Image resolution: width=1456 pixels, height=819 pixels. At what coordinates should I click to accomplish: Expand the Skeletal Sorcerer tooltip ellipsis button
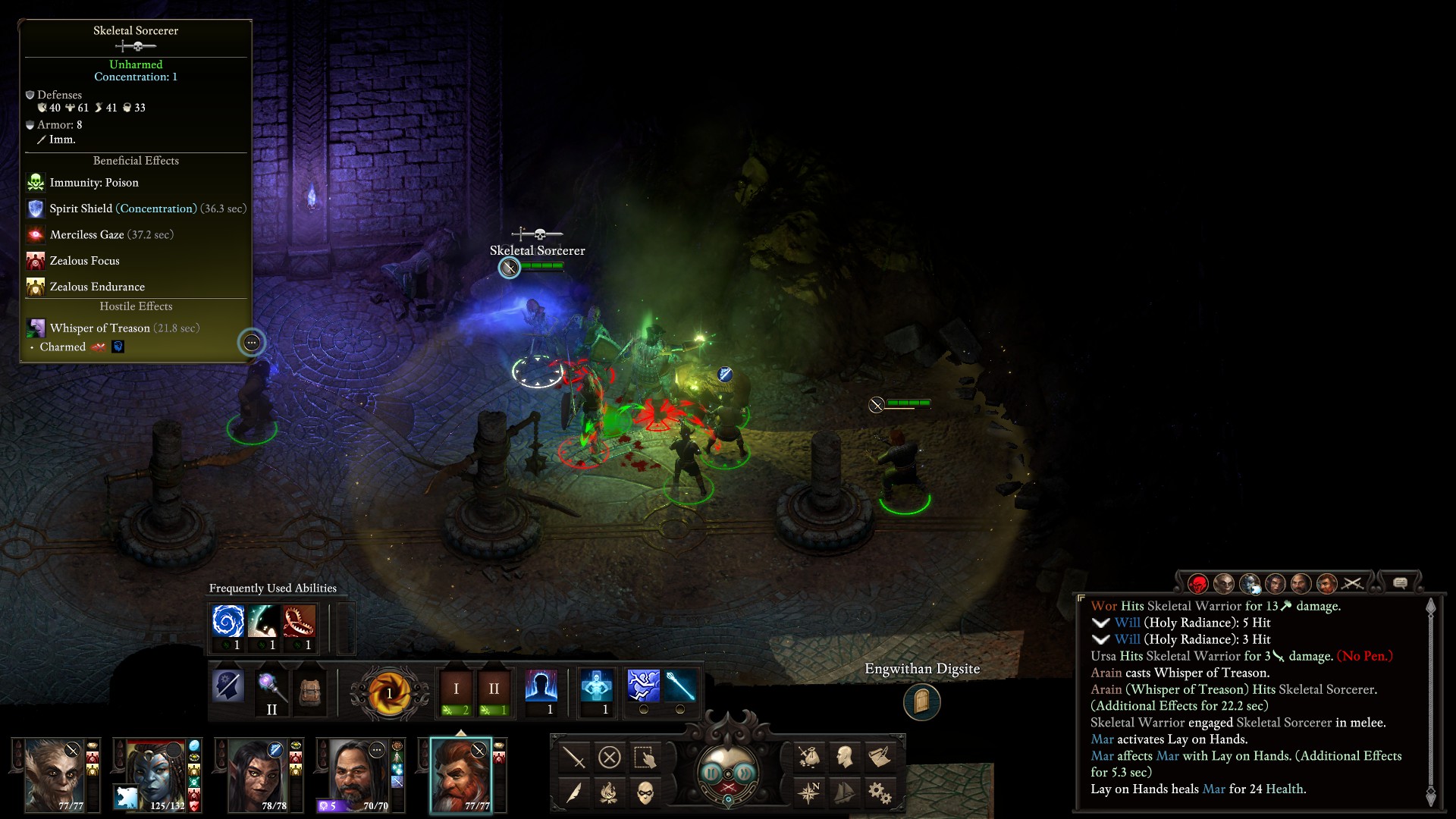[252, 343]
